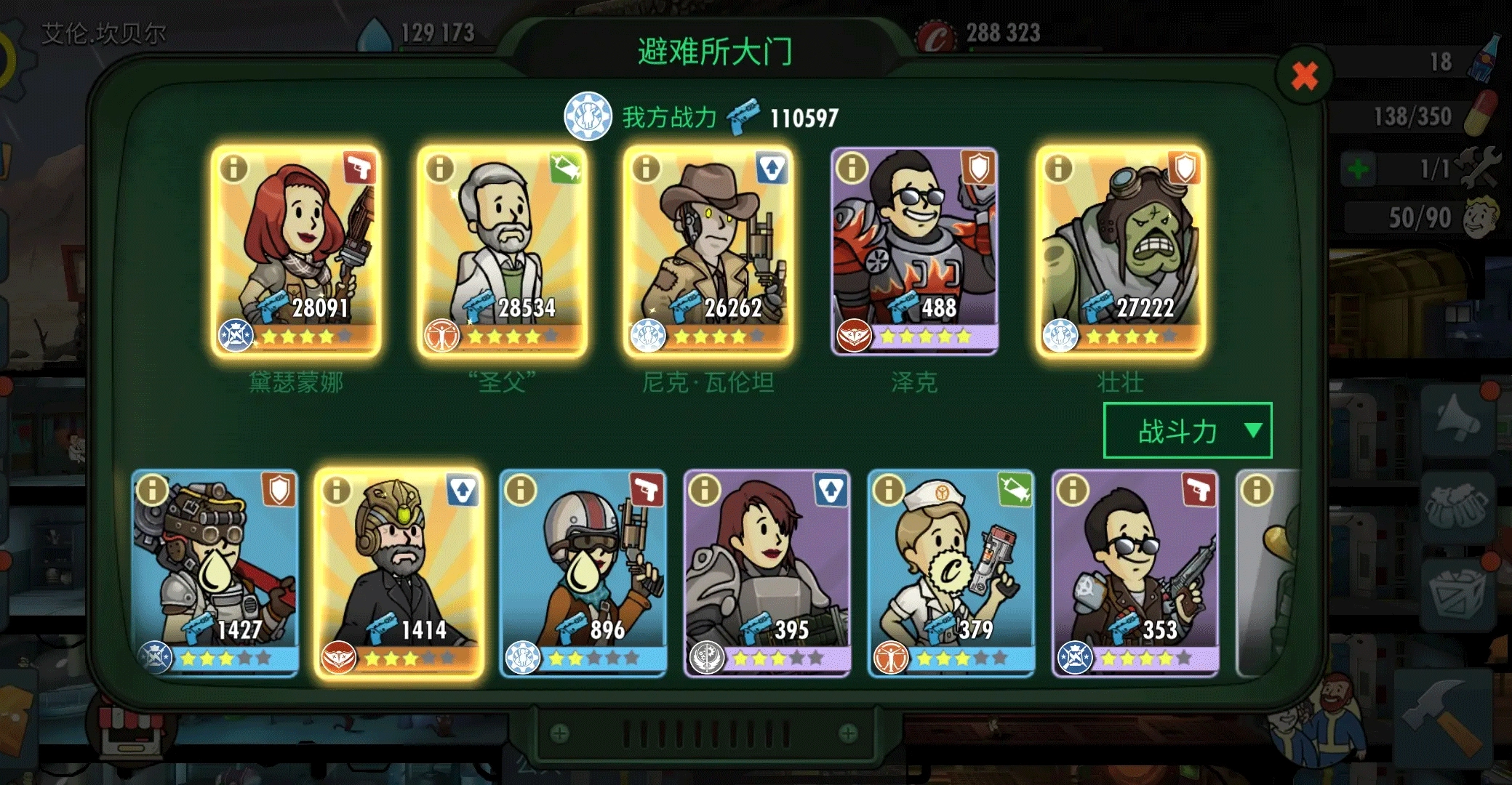The image size is (1512, 785).
Task: Show info for the 1427 power raider card
Action: click(153, 491)
